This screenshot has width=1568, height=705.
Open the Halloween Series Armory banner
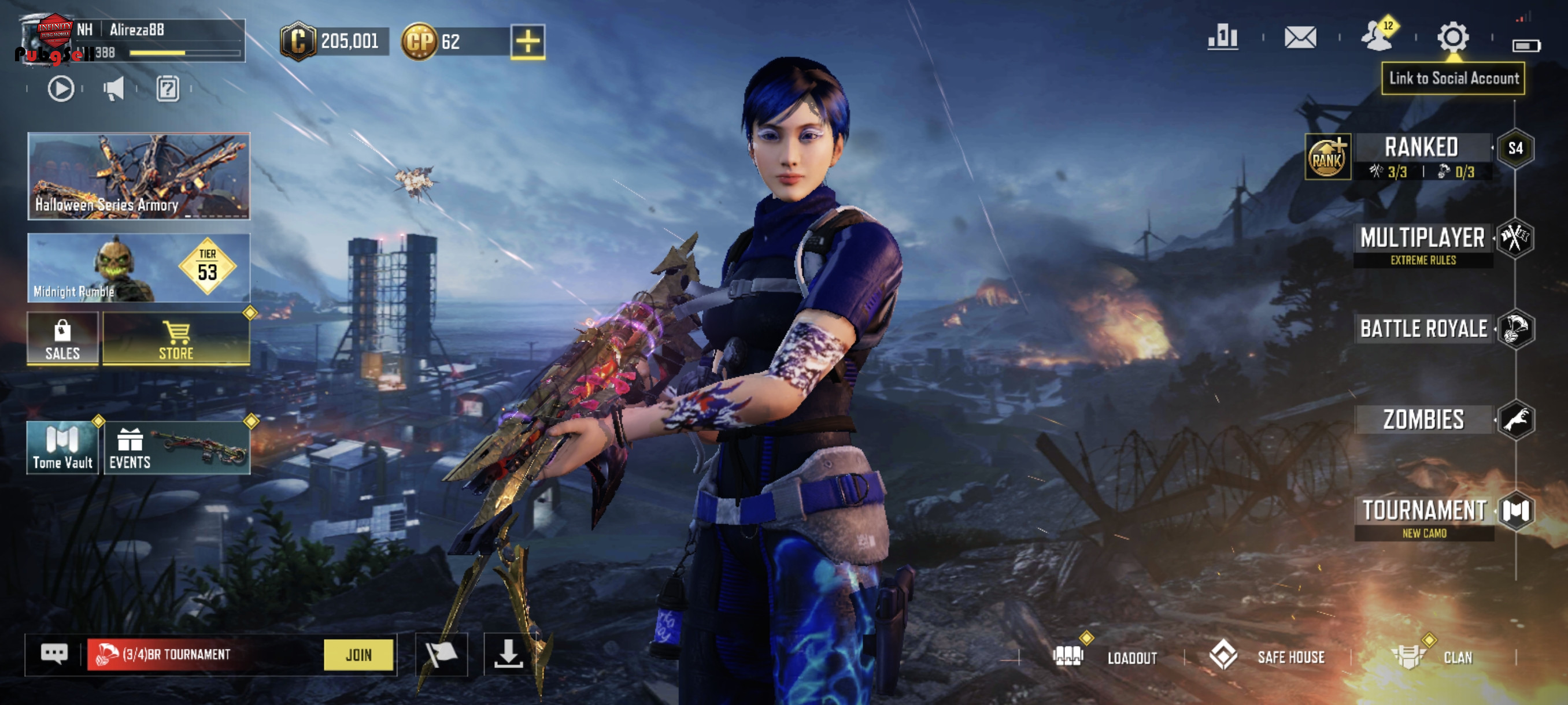[x=139, y=176]
